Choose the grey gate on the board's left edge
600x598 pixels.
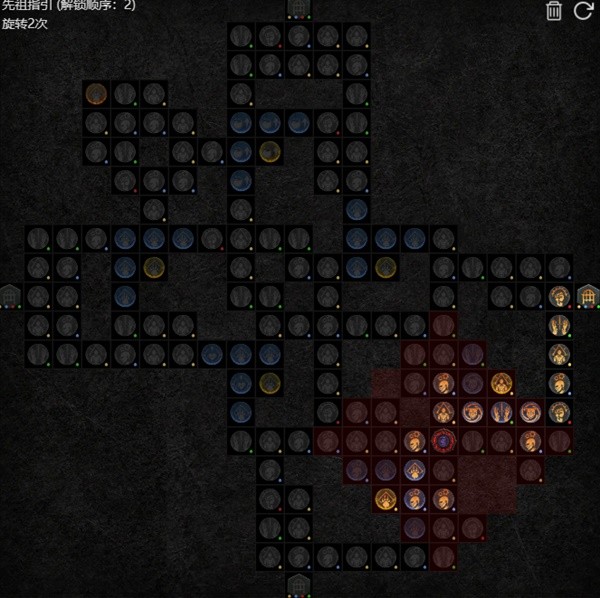tap(10, 296)
